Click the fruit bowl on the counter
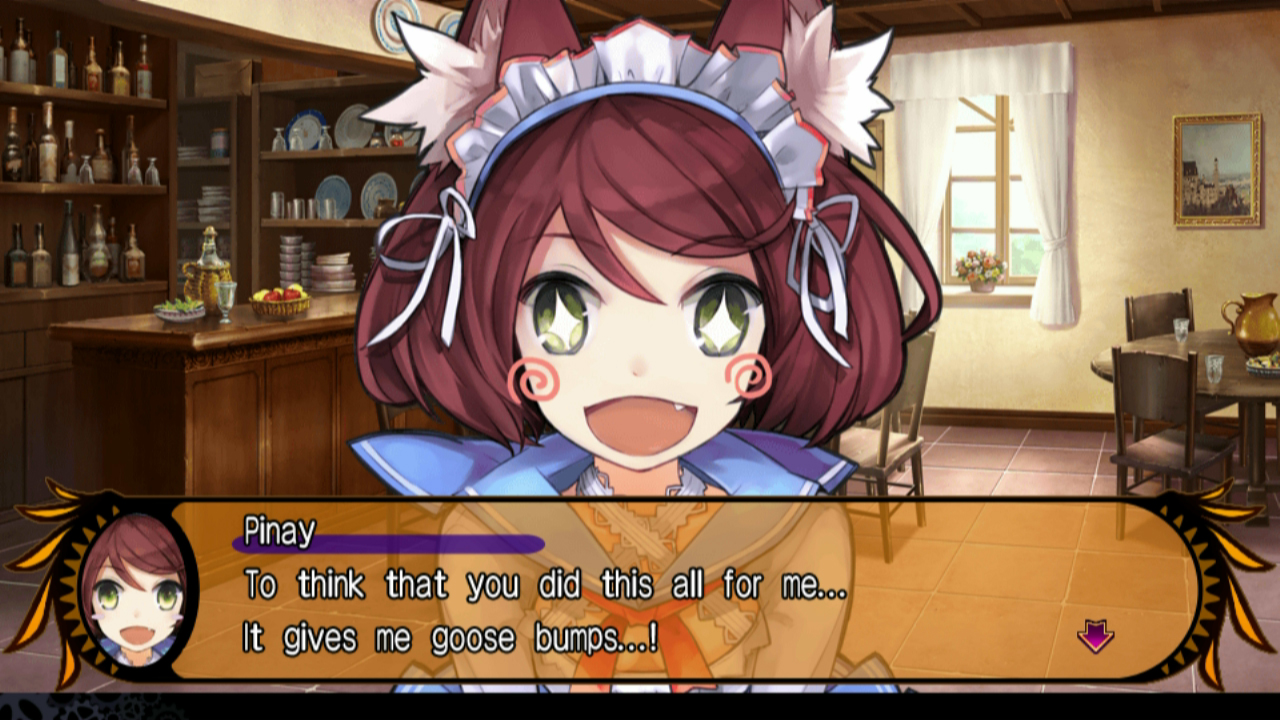1280x720 pixels. pos(282,297)
